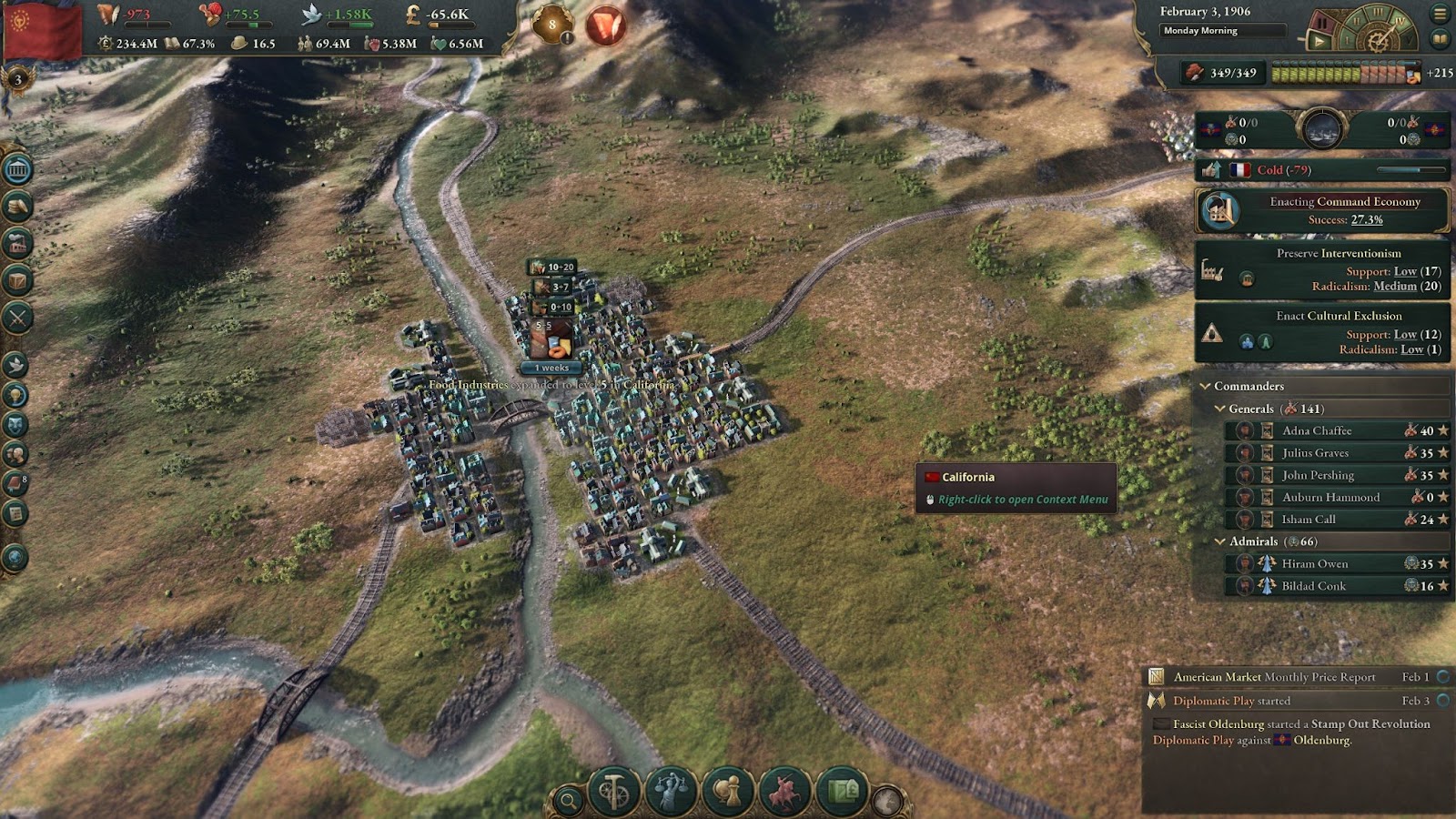This screenshot has height=819, width=1456.
Task: Open the journal book icon with the 8 badge
Action: [x=15, y=483]
